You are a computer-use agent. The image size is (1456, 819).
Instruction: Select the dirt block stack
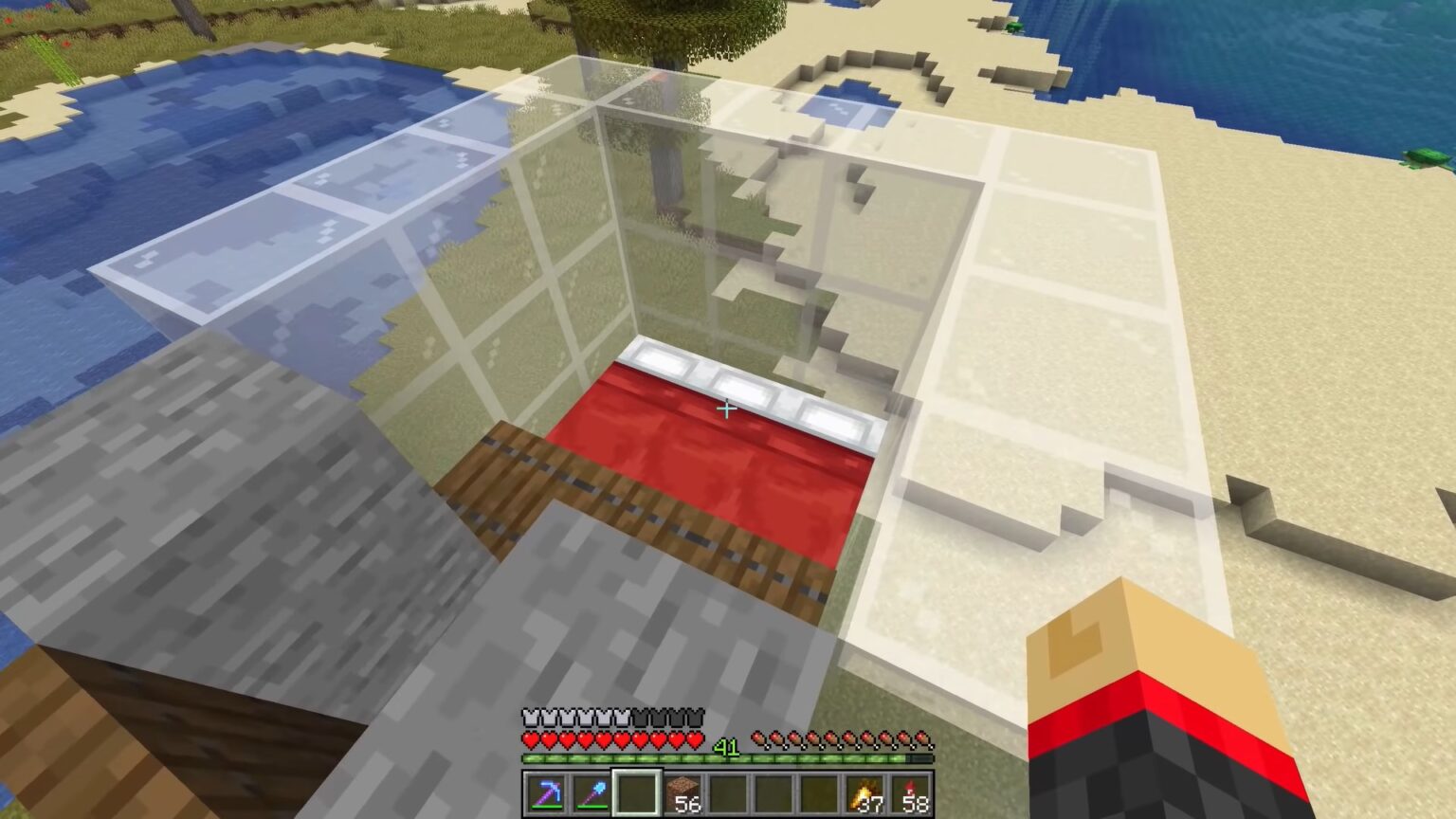683,792
